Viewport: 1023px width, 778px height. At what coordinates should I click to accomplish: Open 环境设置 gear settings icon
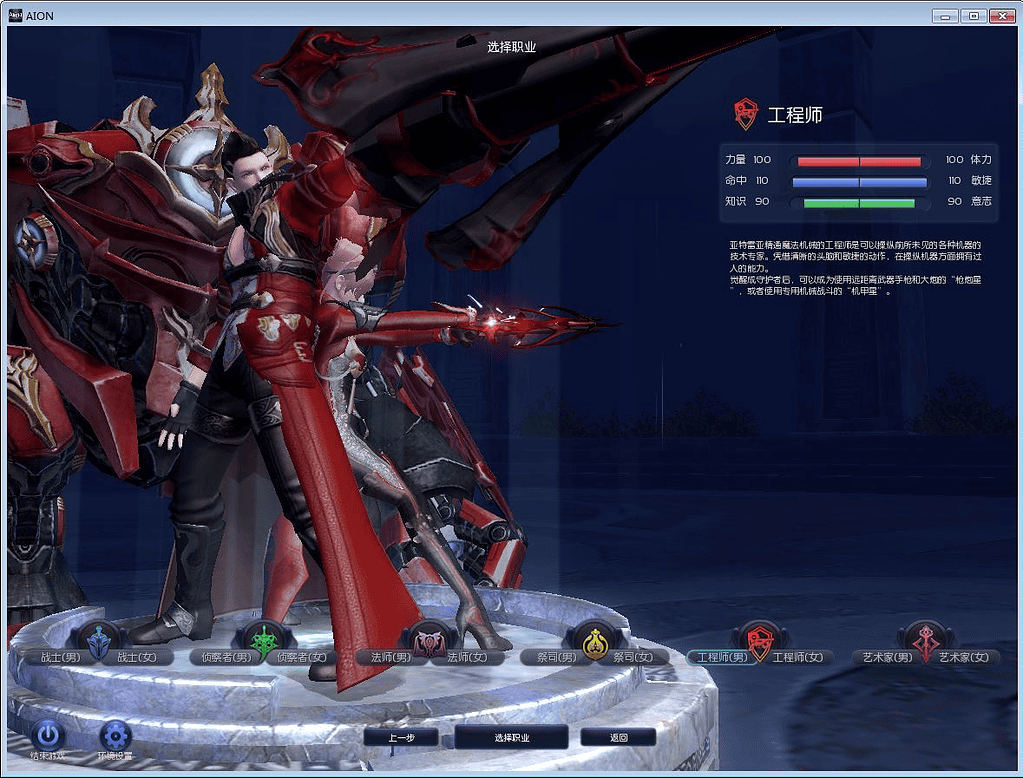coord(115,737)
